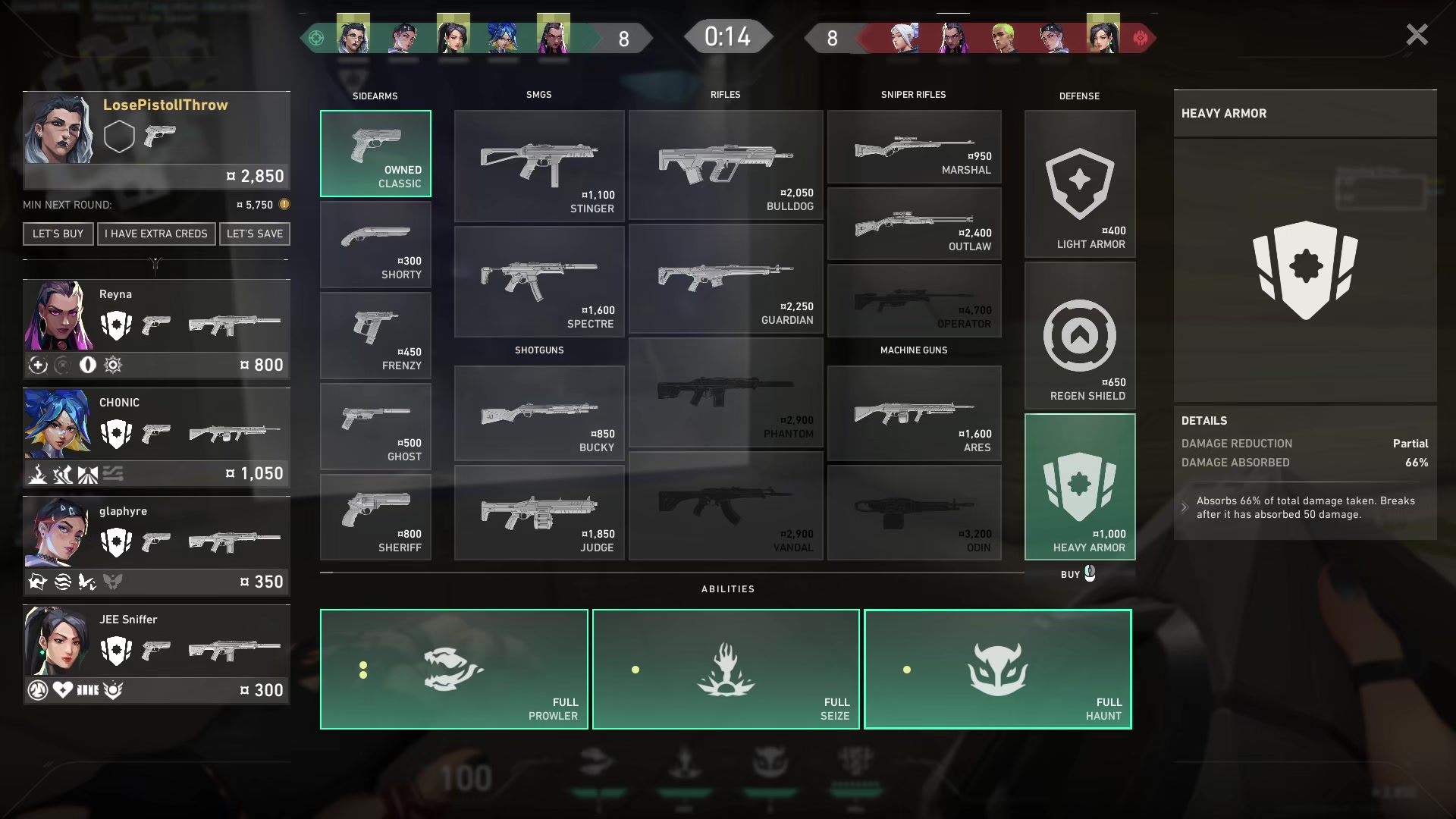The width and height of the screenshot is (1456, 819).
Task: Buy the Spectre SMG
Action: click(539, 281)
